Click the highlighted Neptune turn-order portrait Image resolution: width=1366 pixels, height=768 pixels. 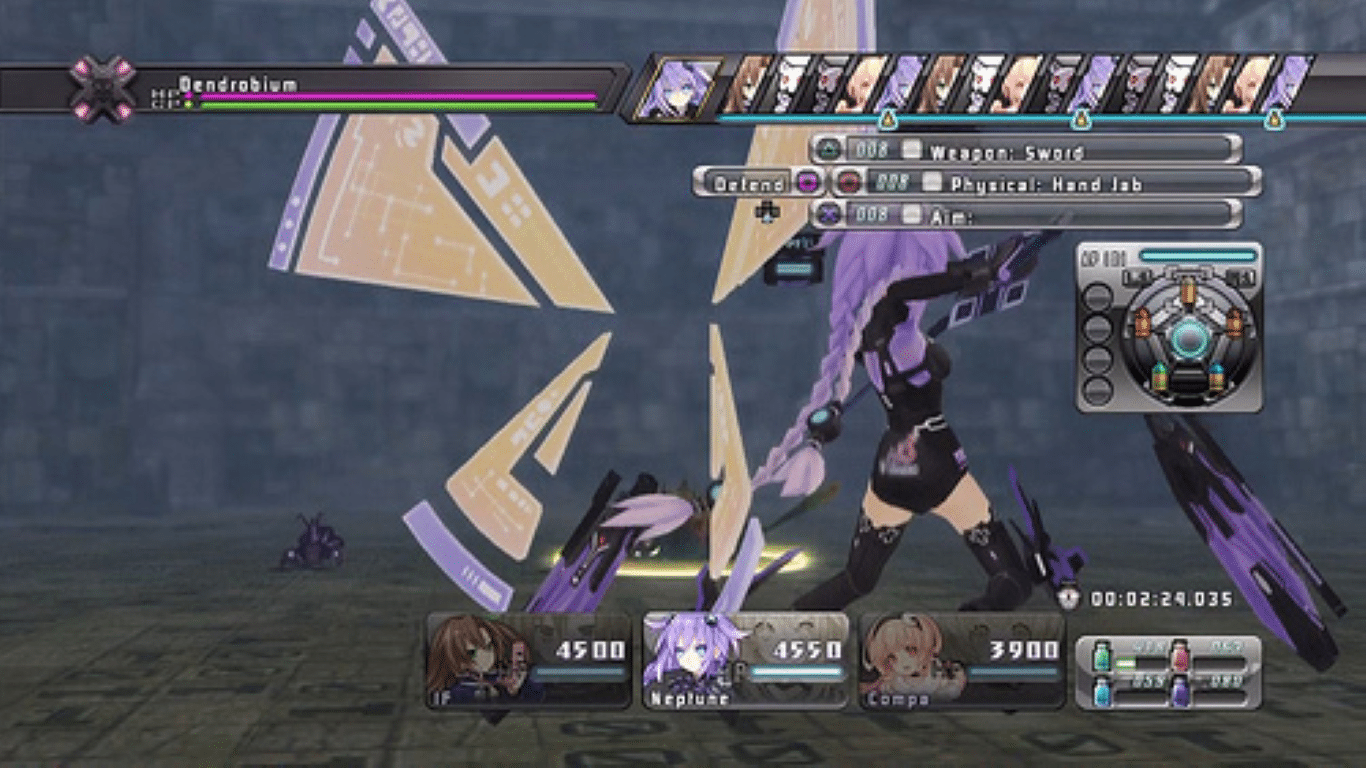pyautogui.click(x=679, y=88)
